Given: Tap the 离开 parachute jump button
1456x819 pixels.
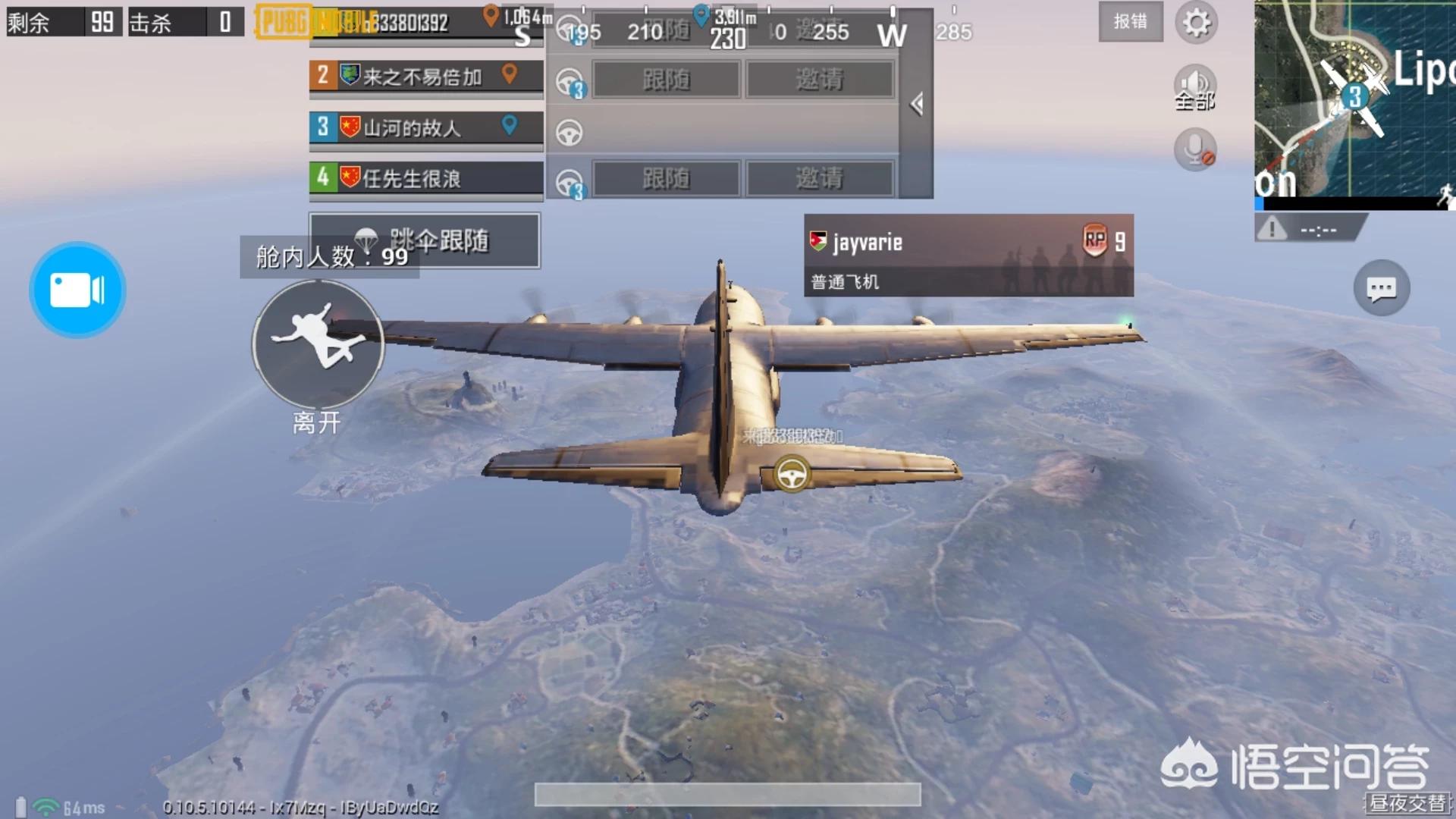Looking at the screenshot, I should 318,344.
